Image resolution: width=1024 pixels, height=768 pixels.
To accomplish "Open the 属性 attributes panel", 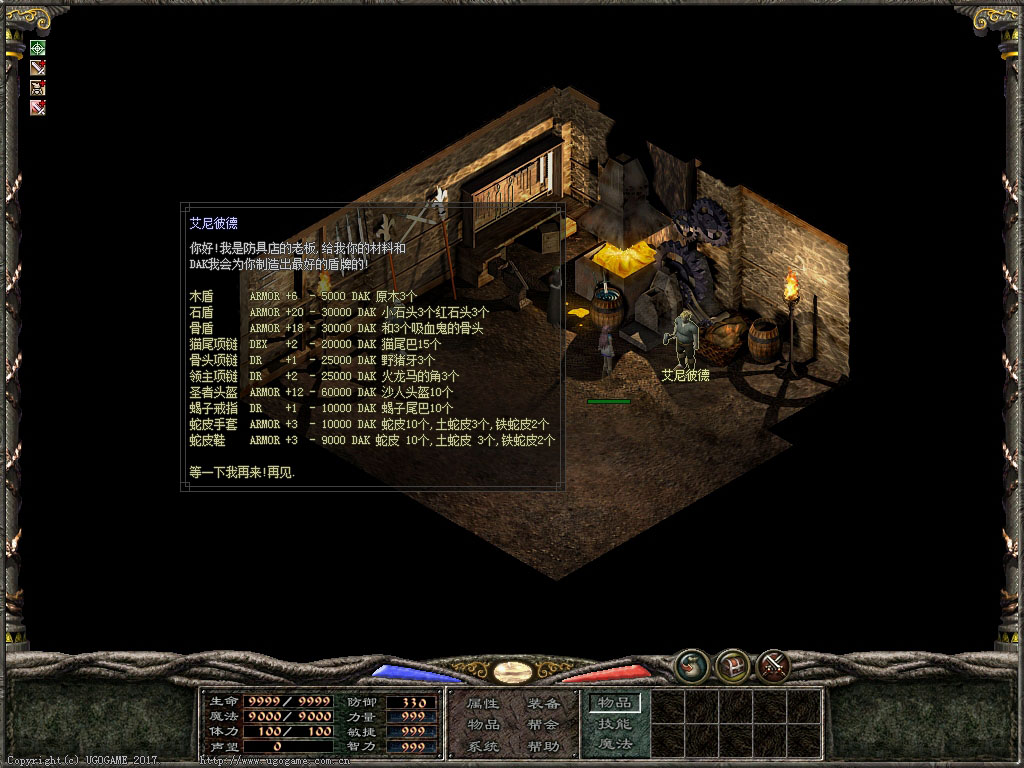I will pos(483,704).
